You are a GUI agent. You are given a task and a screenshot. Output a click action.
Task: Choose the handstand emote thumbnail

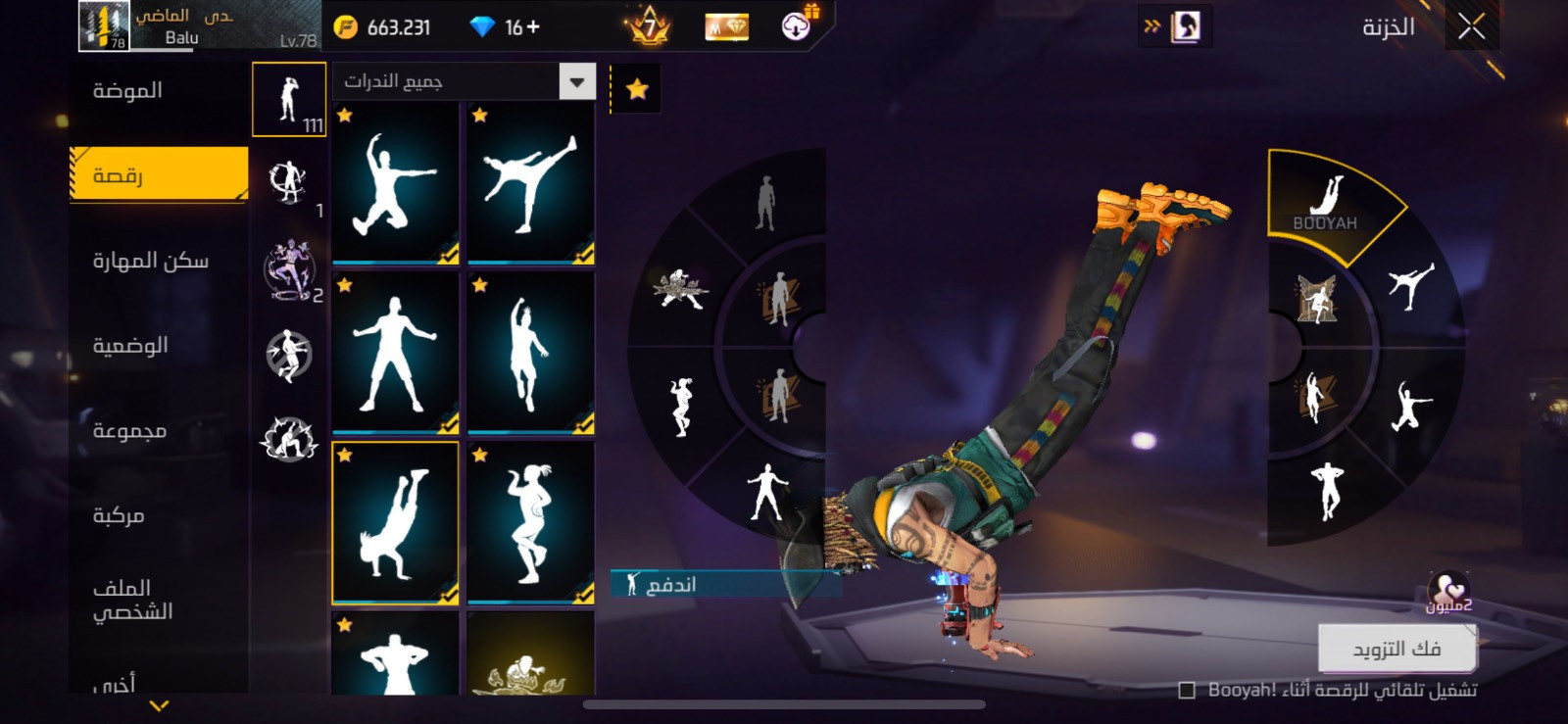(395, 522)
